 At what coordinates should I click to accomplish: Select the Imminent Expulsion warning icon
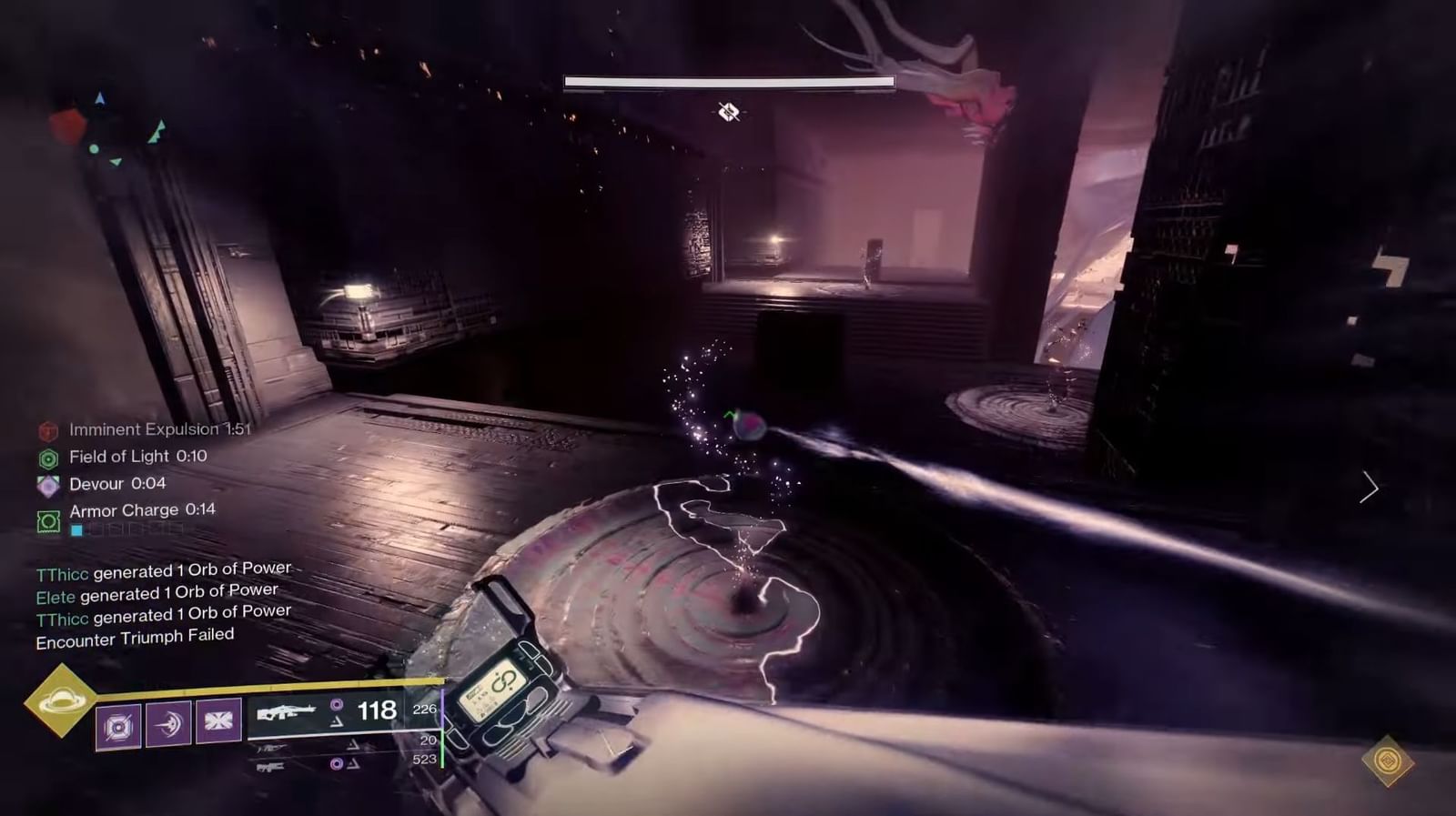(48, 428)
